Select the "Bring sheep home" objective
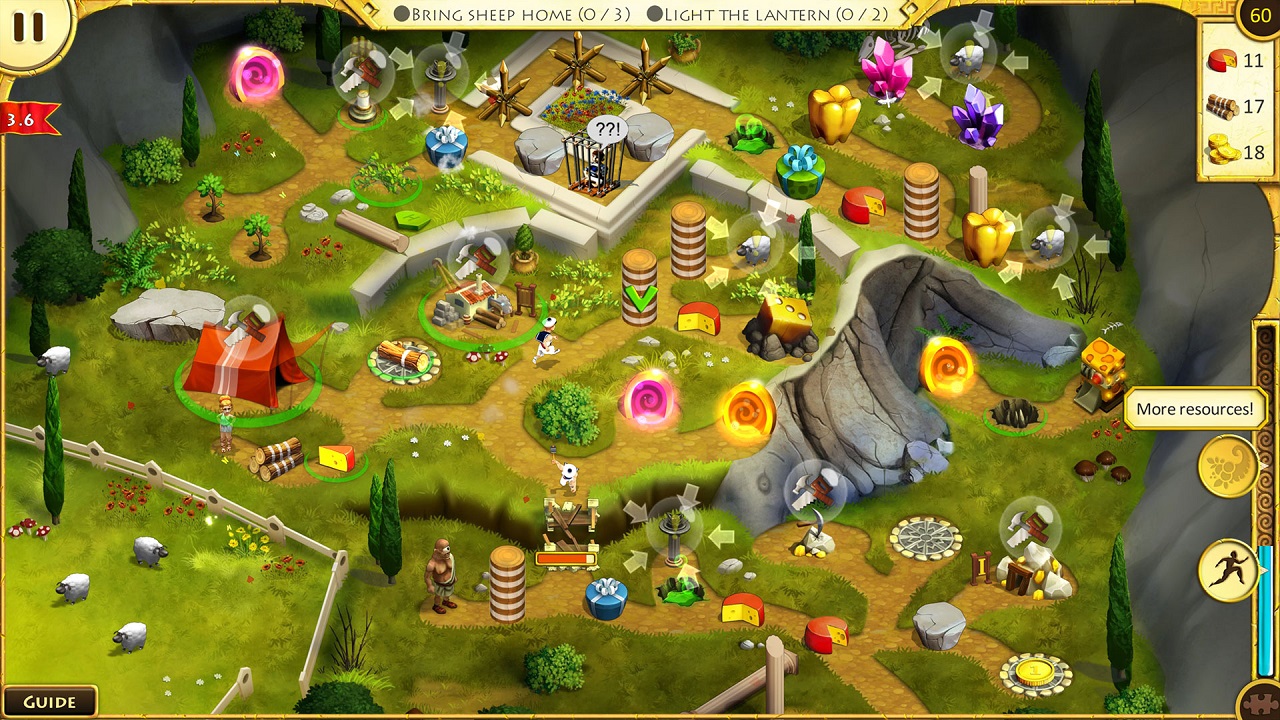Image resolution: width=1280 pixels, height=720 pixels. coord(510,14)
